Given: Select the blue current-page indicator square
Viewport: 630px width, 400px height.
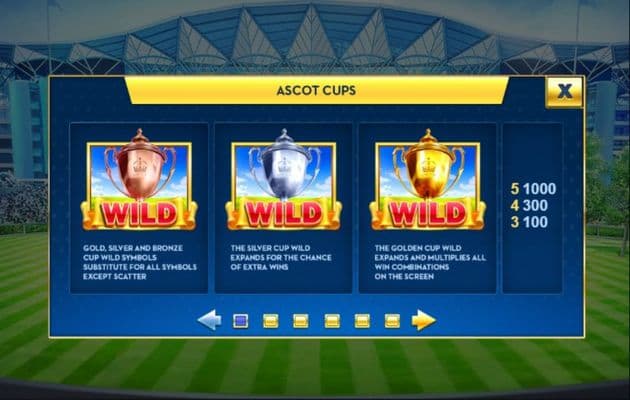Looking at the screenshot, I should click(x=240, y=321).
